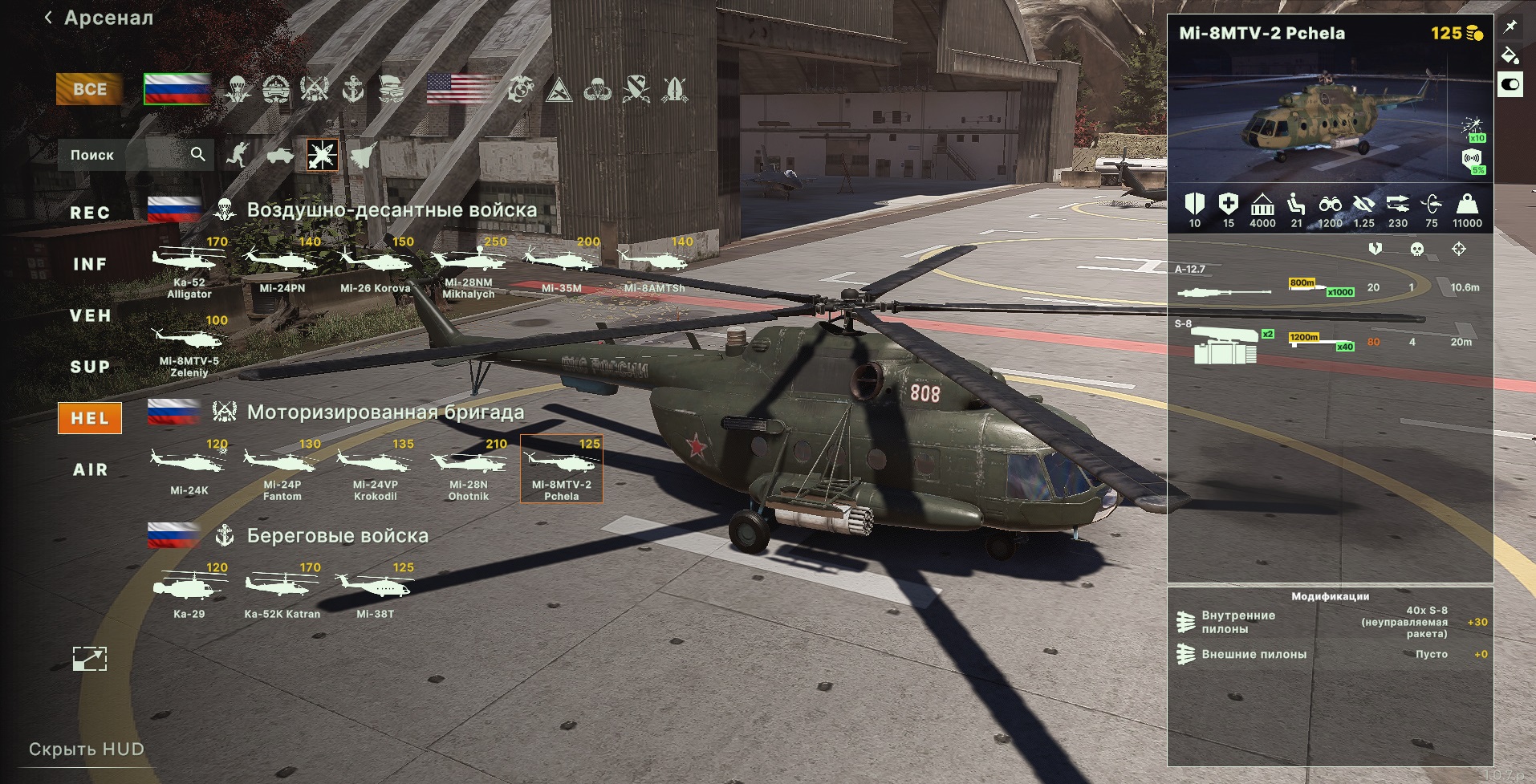Open the SUP unit category
1536x784 pixels.
pos(90,367)
